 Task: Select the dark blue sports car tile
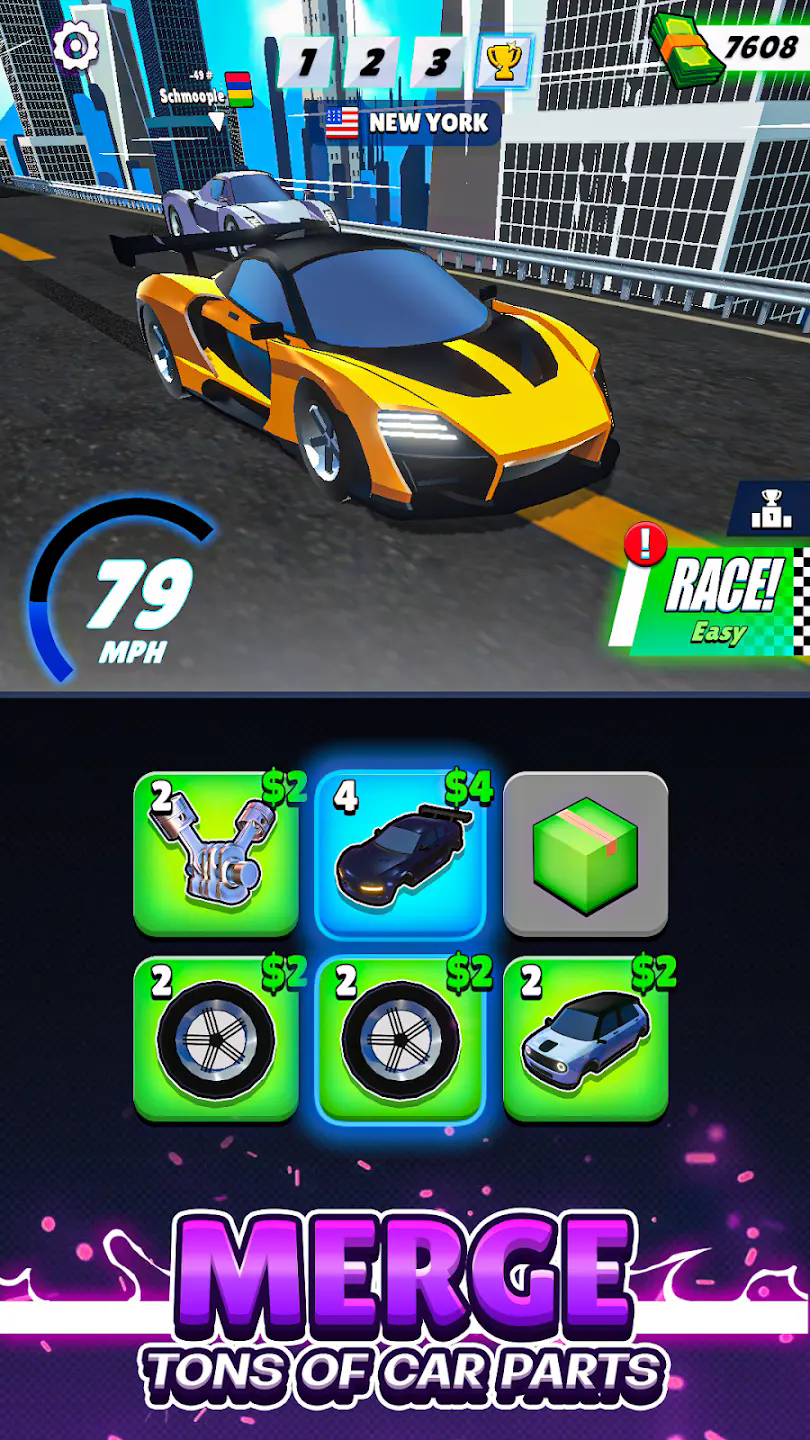(x=400, y=853)
